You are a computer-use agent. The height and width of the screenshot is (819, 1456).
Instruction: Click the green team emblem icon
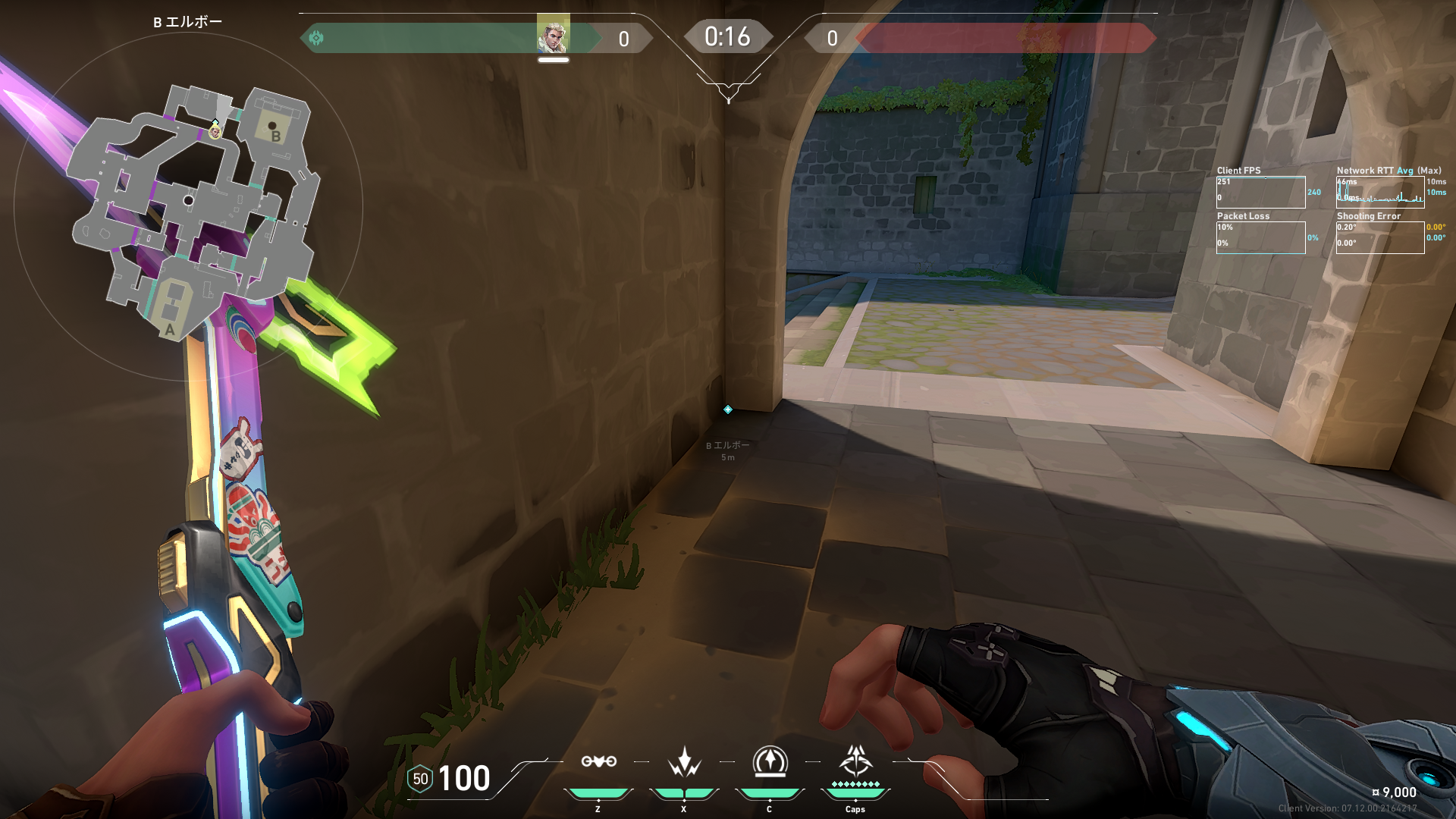[317, 38]
